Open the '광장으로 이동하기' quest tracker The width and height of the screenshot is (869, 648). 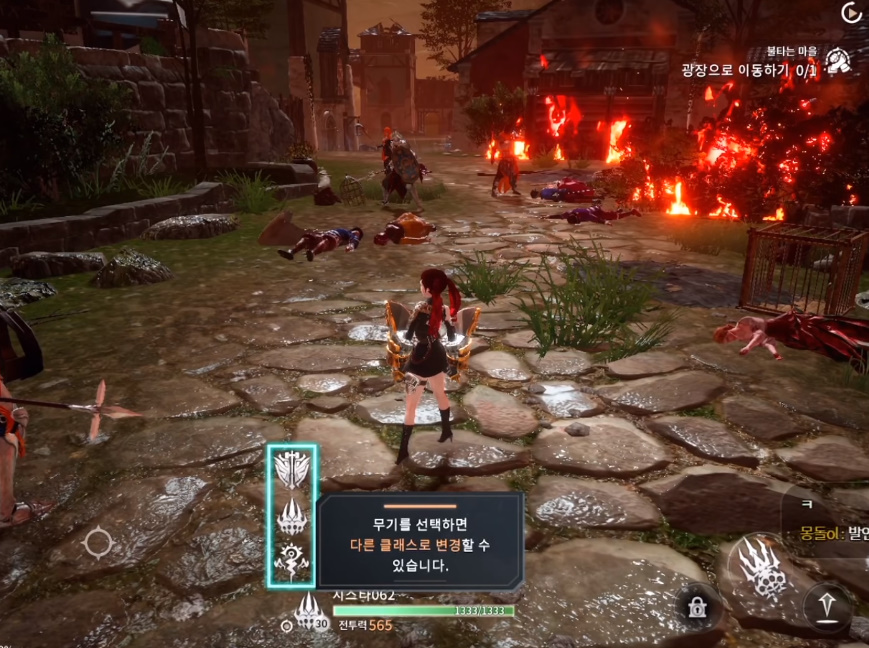748,70
